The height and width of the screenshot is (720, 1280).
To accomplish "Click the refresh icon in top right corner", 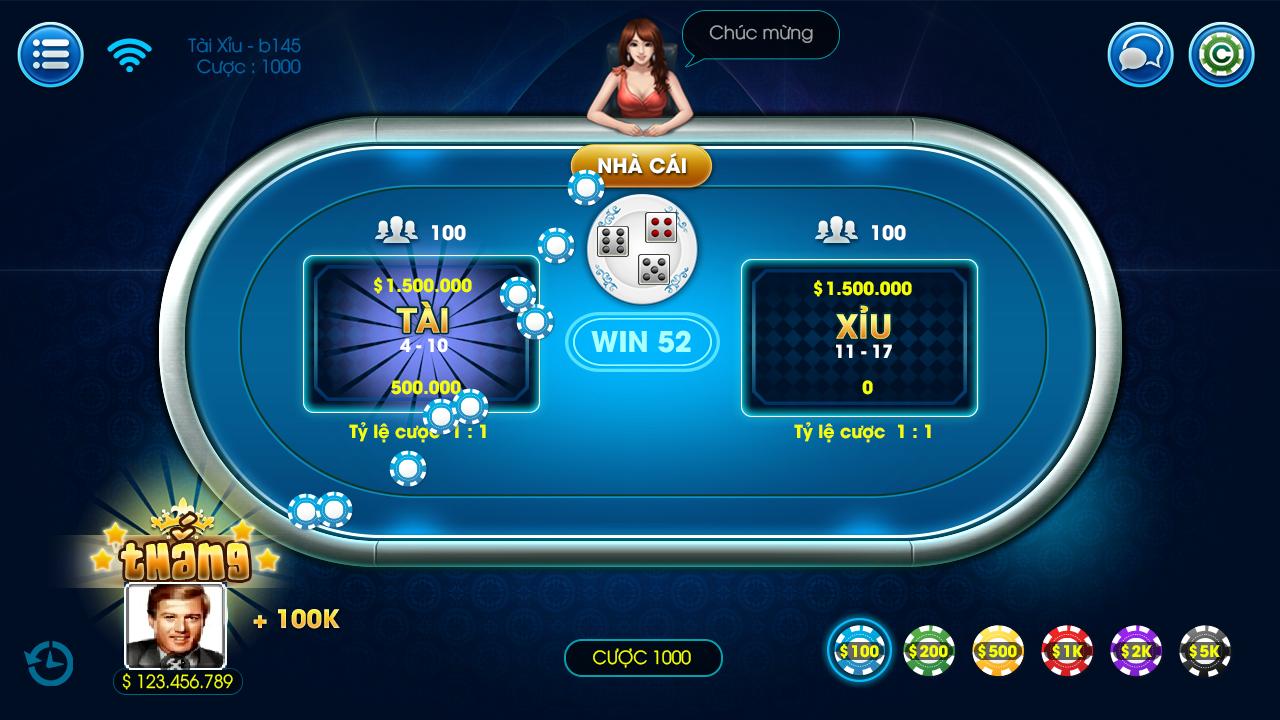I will pos(1220,55).
